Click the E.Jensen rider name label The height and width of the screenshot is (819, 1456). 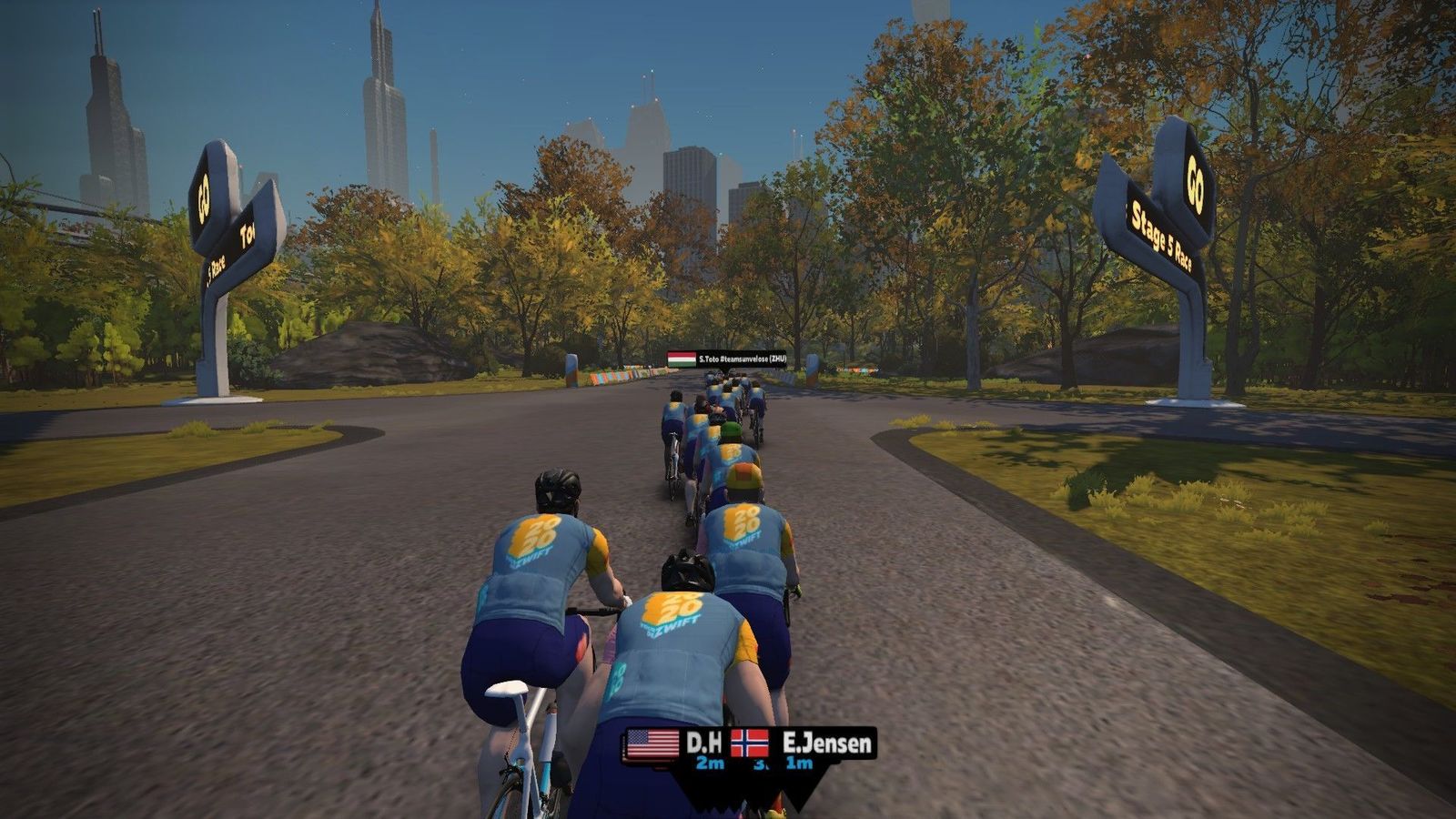pos(825,743)
